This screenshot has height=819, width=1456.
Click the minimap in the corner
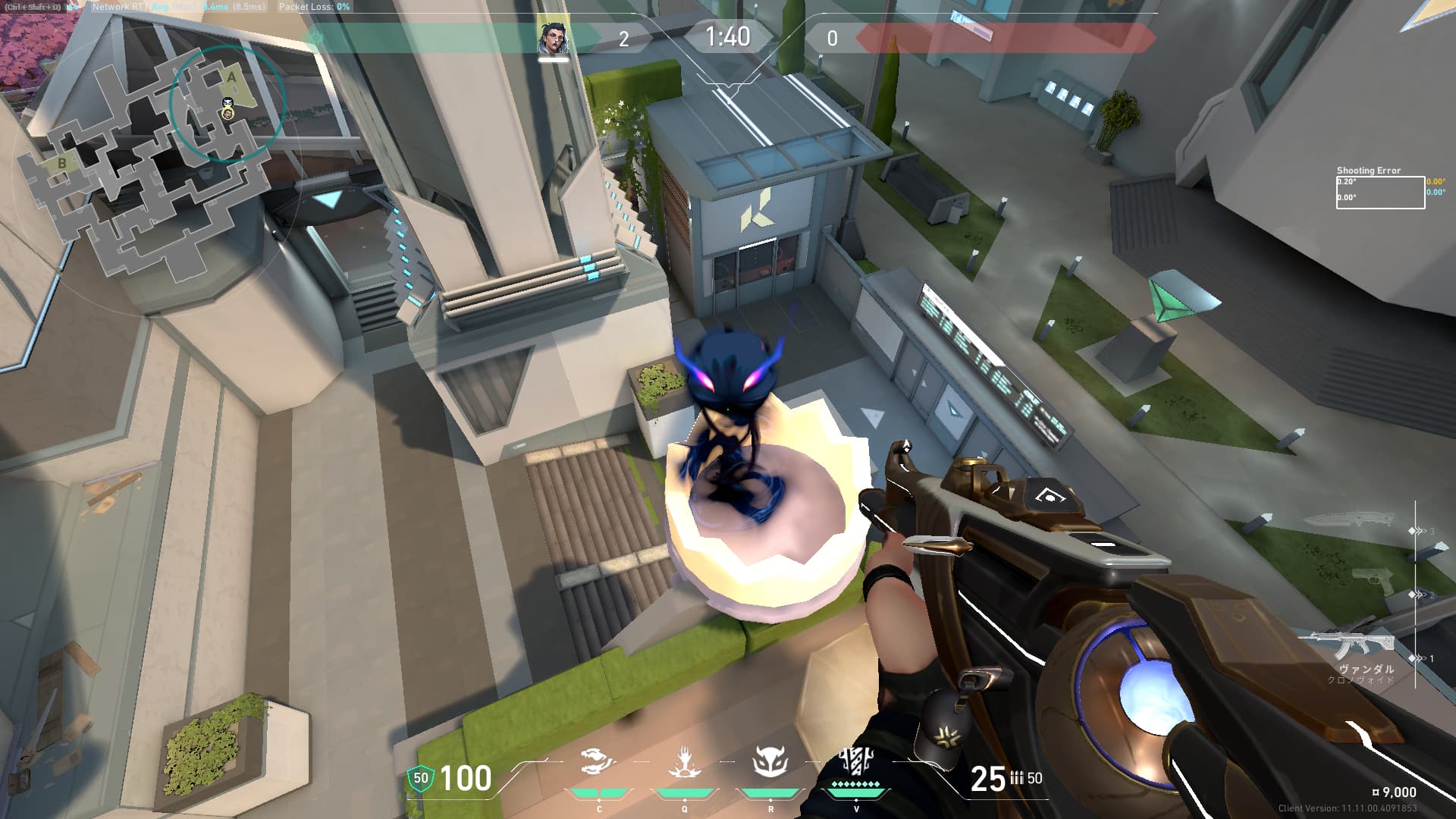point(152,159)
